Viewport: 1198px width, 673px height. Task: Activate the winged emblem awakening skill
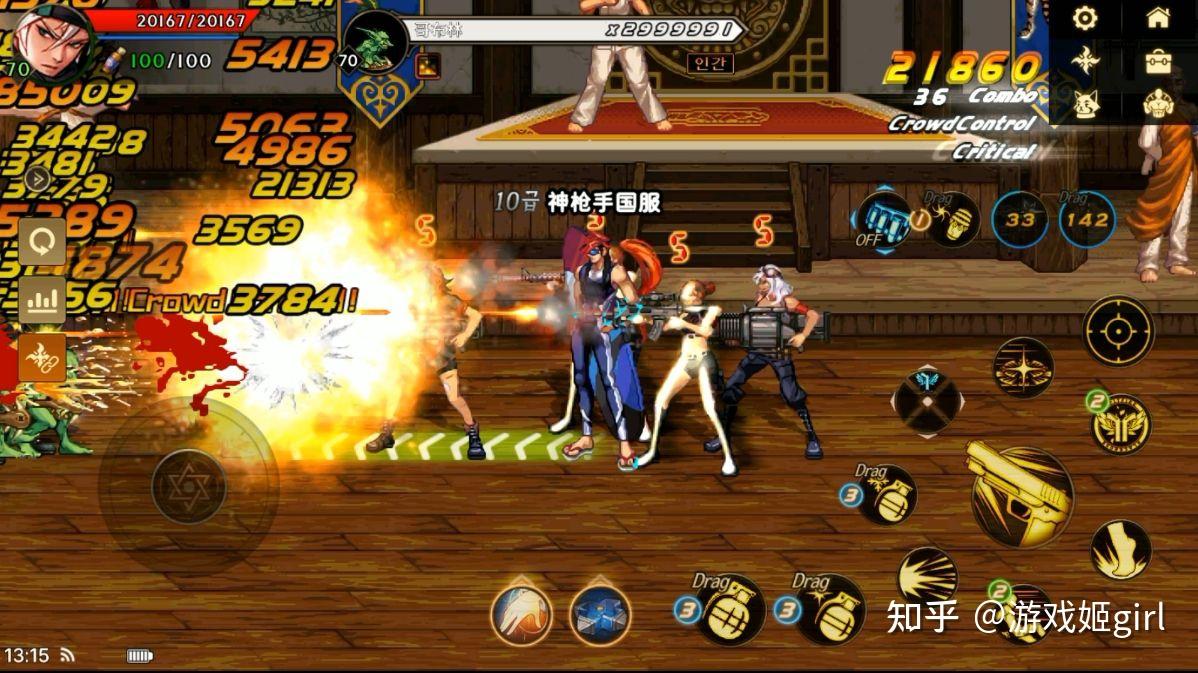tap(1121, 424)
